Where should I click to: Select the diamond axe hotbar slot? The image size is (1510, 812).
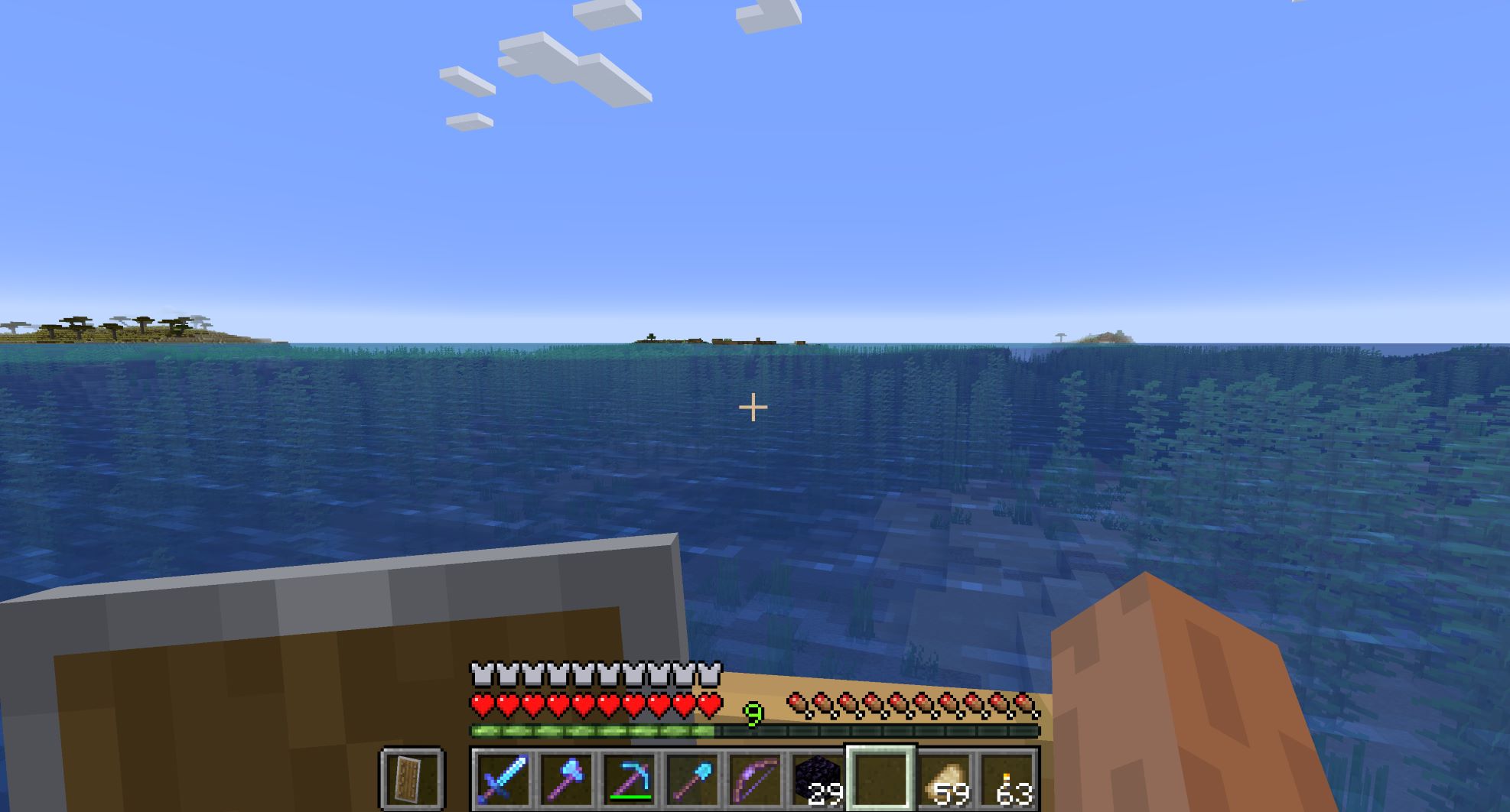pyautogui.click(x=566, y=778)
